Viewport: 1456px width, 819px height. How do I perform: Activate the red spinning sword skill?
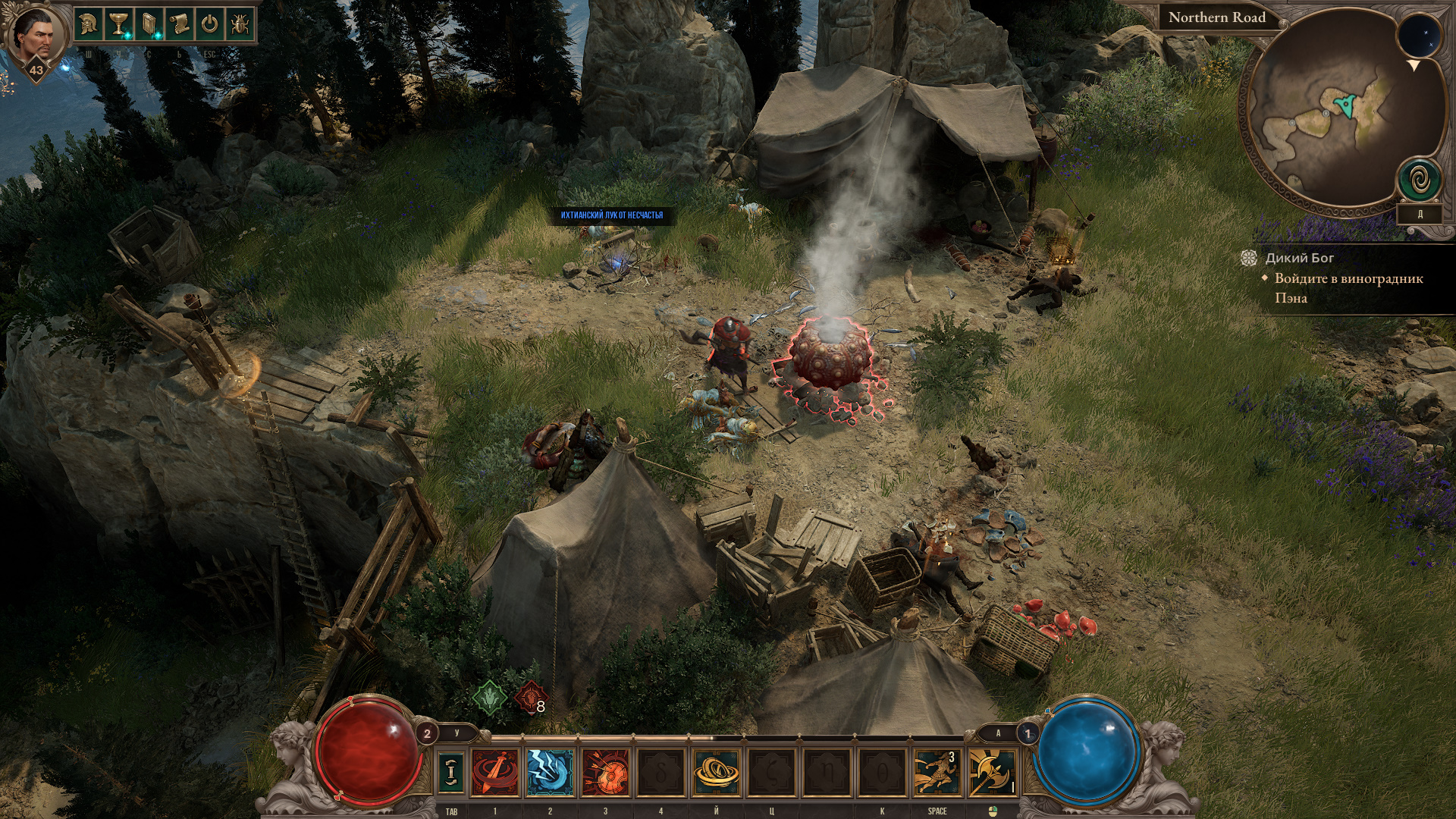pyautogui.click(x=495, y=772)
